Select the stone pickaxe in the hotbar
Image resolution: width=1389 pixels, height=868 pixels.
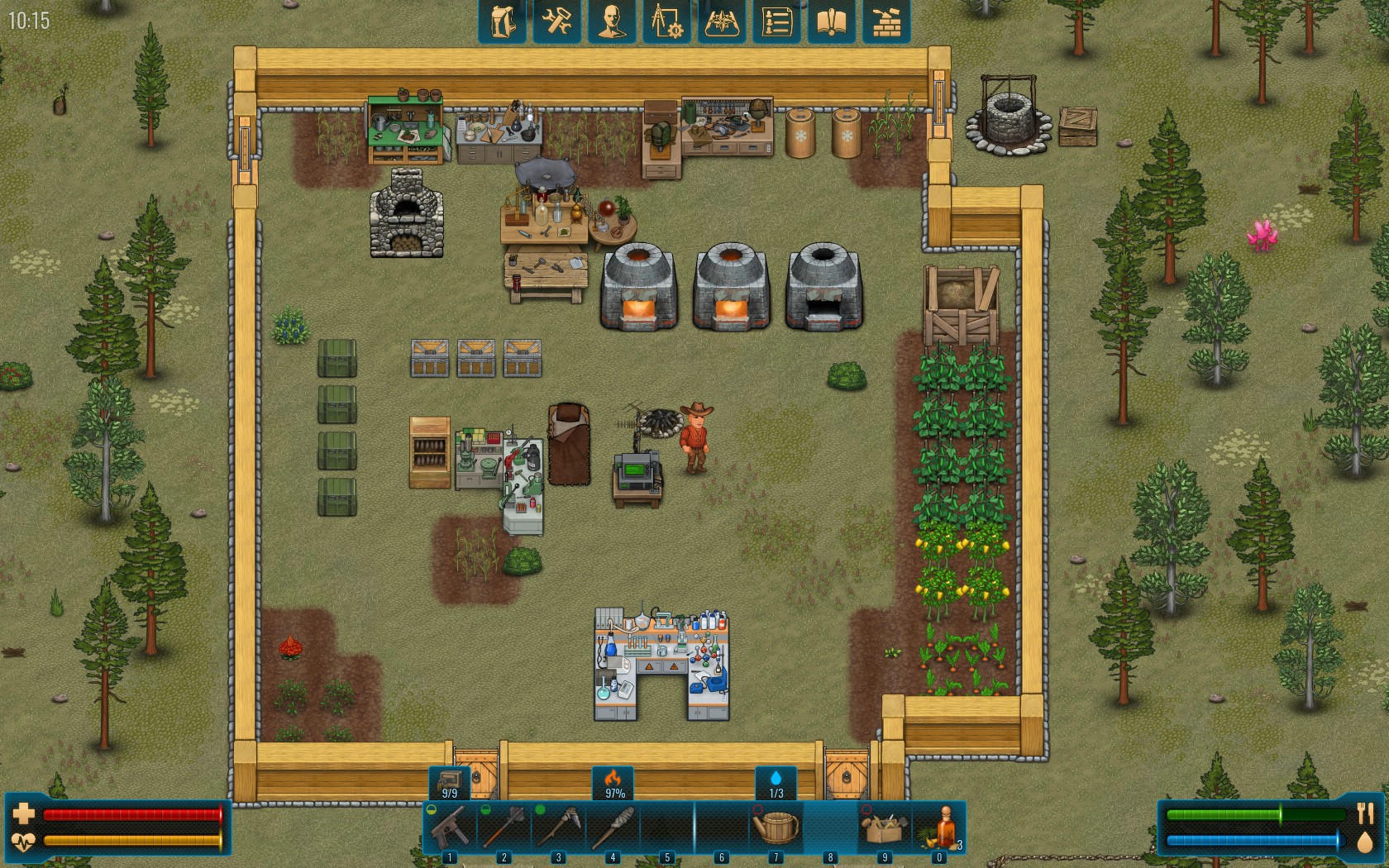[559, 826]
